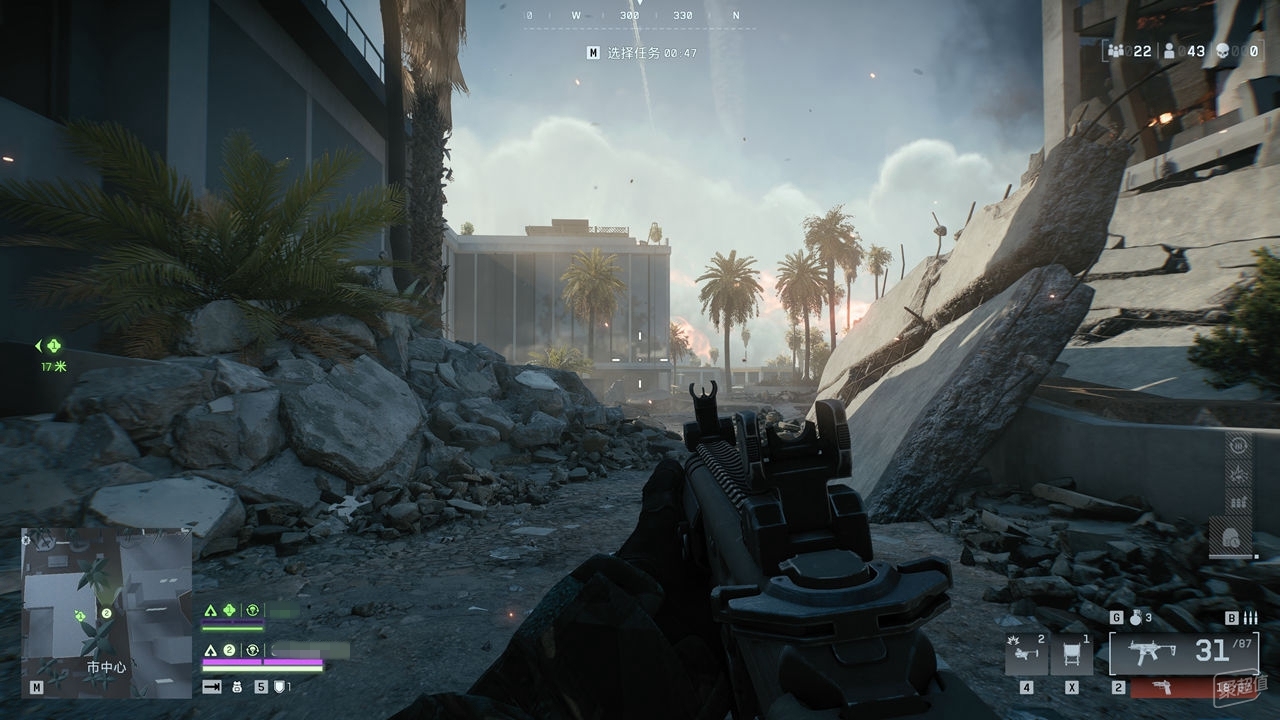Click the squads remaining counter icon
The width and height of the screenshot is (1280, 720).
point(1115,51)
